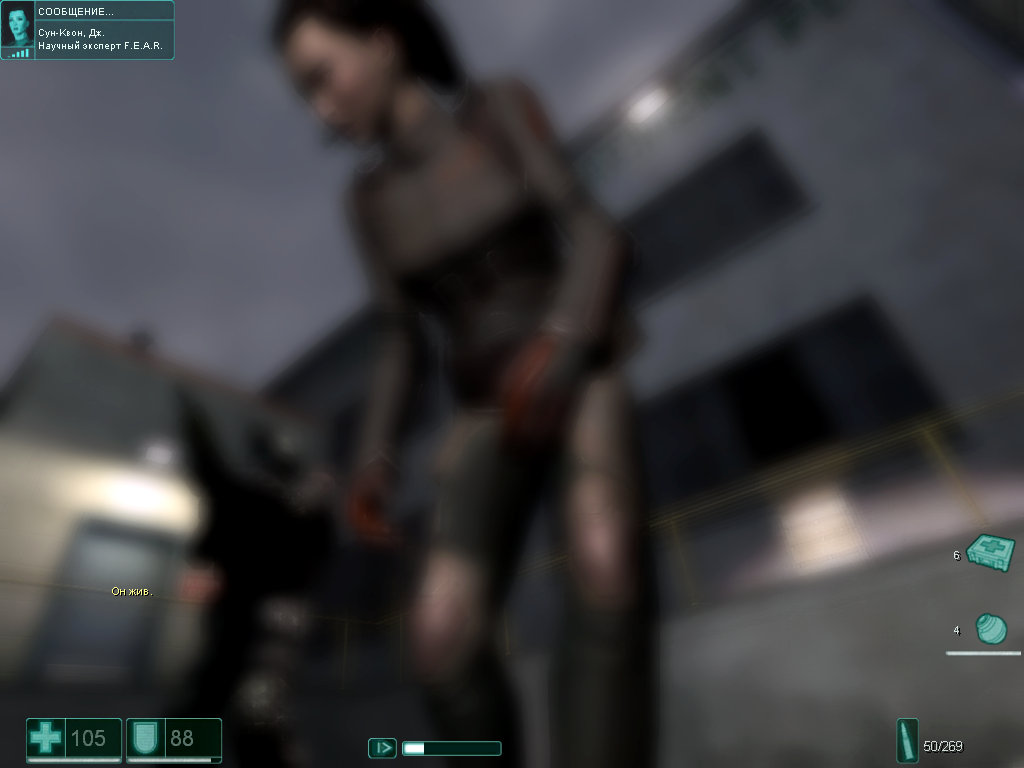Click the health cross icon
1024x768 pixels.
[45, 740]
